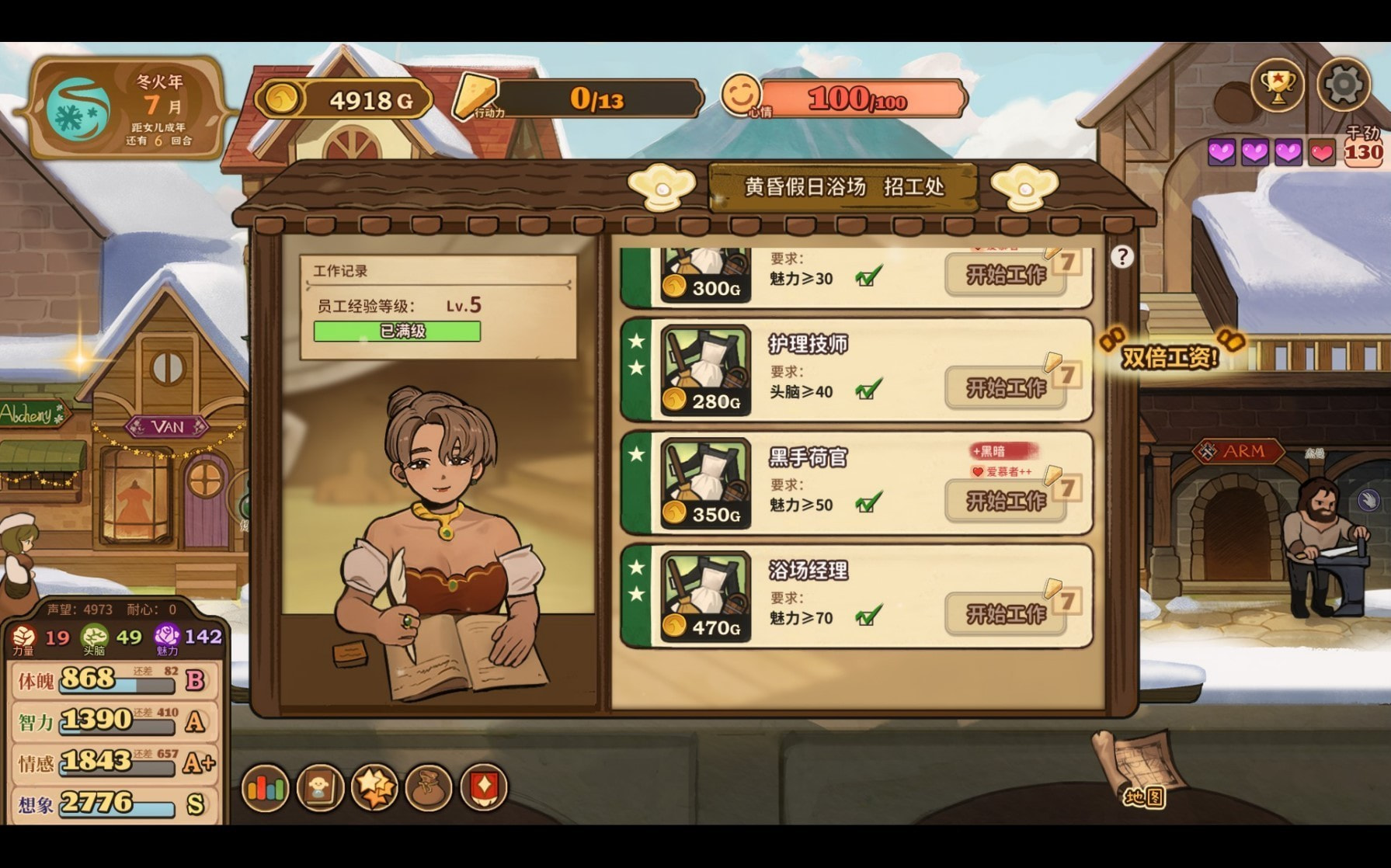The width and height of the screenshot is (1391, 868).
Task: Open the brown money bag icon
Action: point(429,789)
